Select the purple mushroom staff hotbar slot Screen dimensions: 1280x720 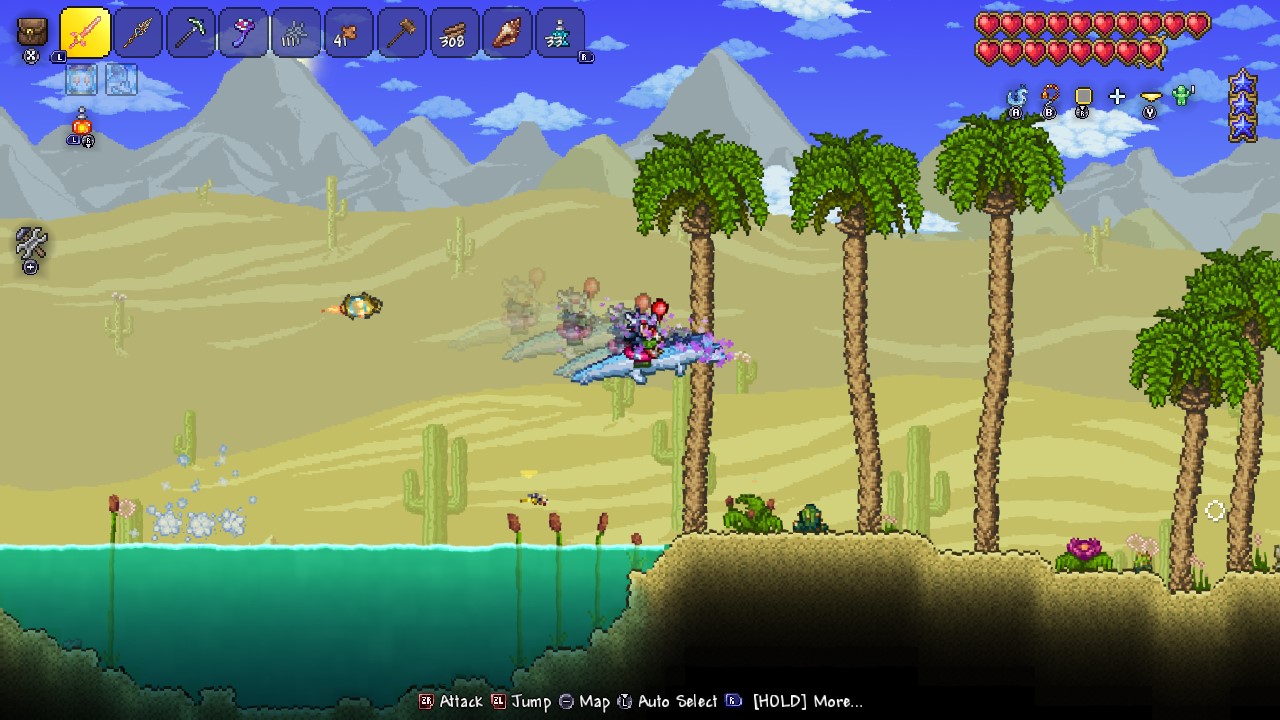pos(243,33)
